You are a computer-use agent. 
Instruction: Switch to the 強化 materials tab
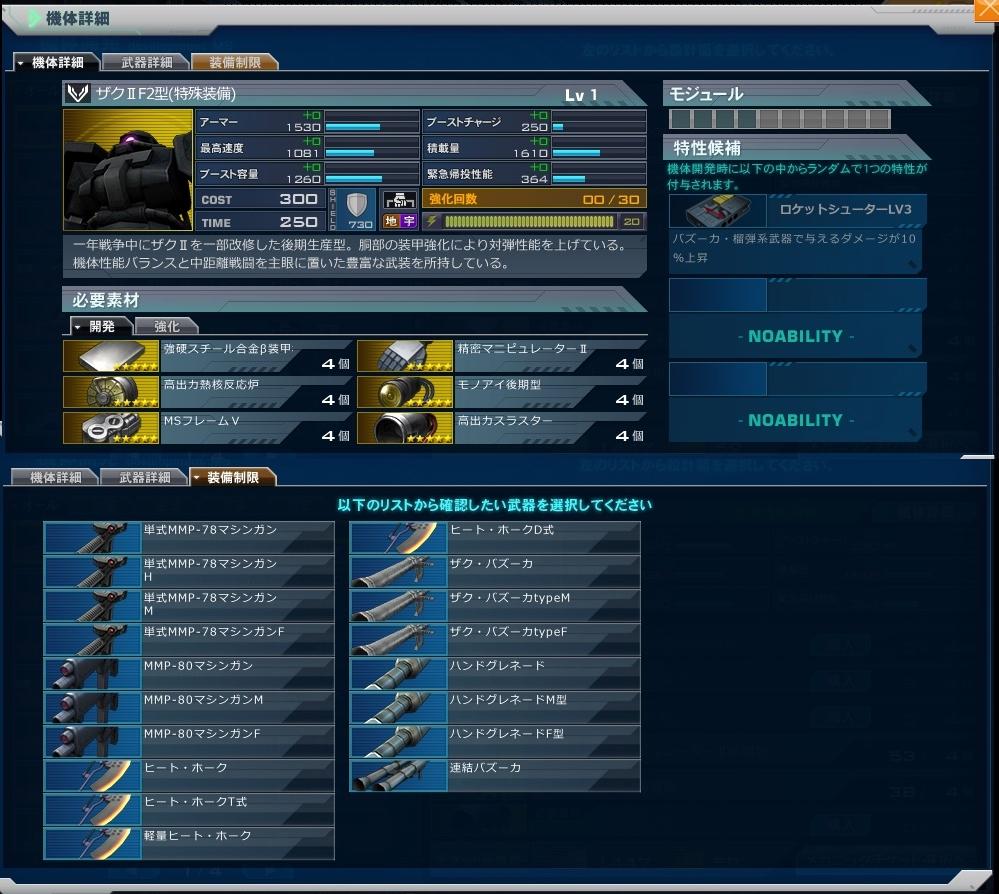click(166, 326)
